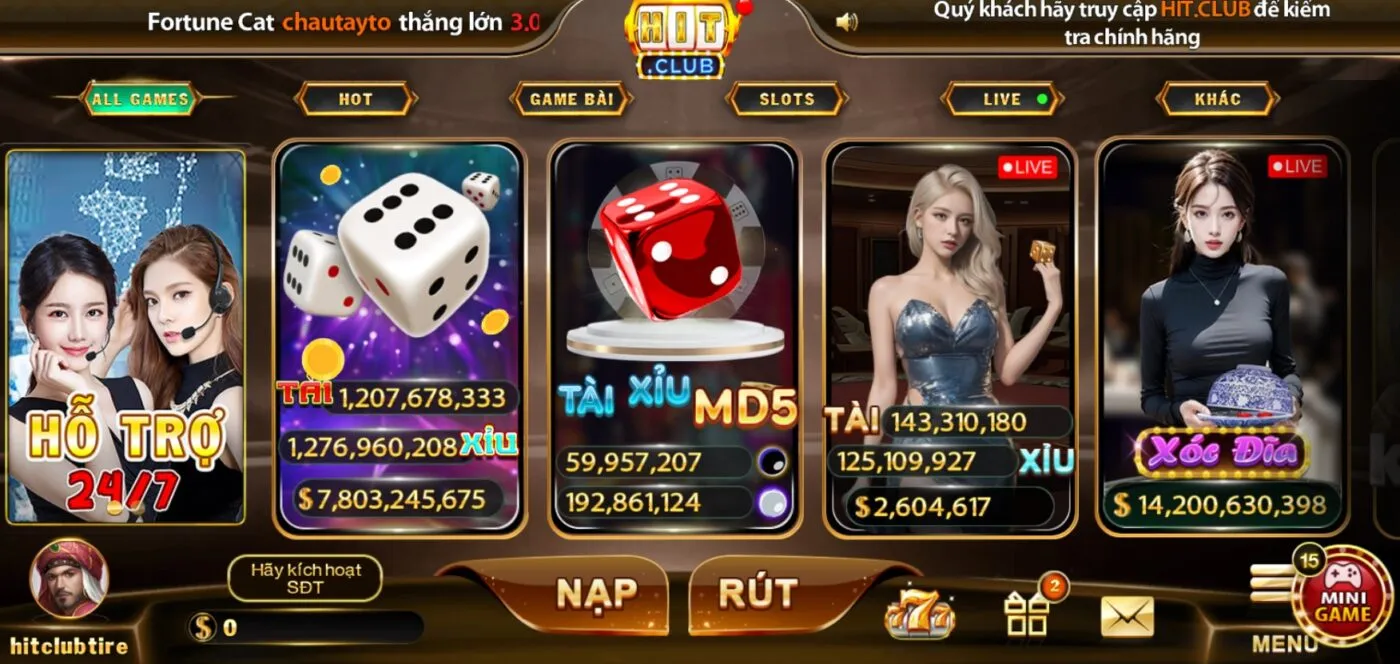Open the Hỗ Trợ 24/7 support card
Image resolution: width=1400 pixels, height=664 pixels.
point(126,337)
